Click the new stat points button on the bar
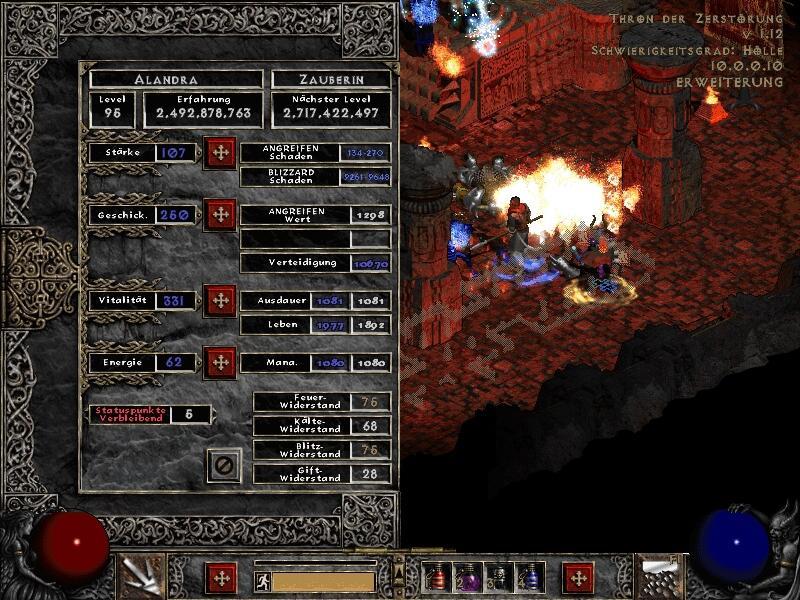 [x=221, y=578]
